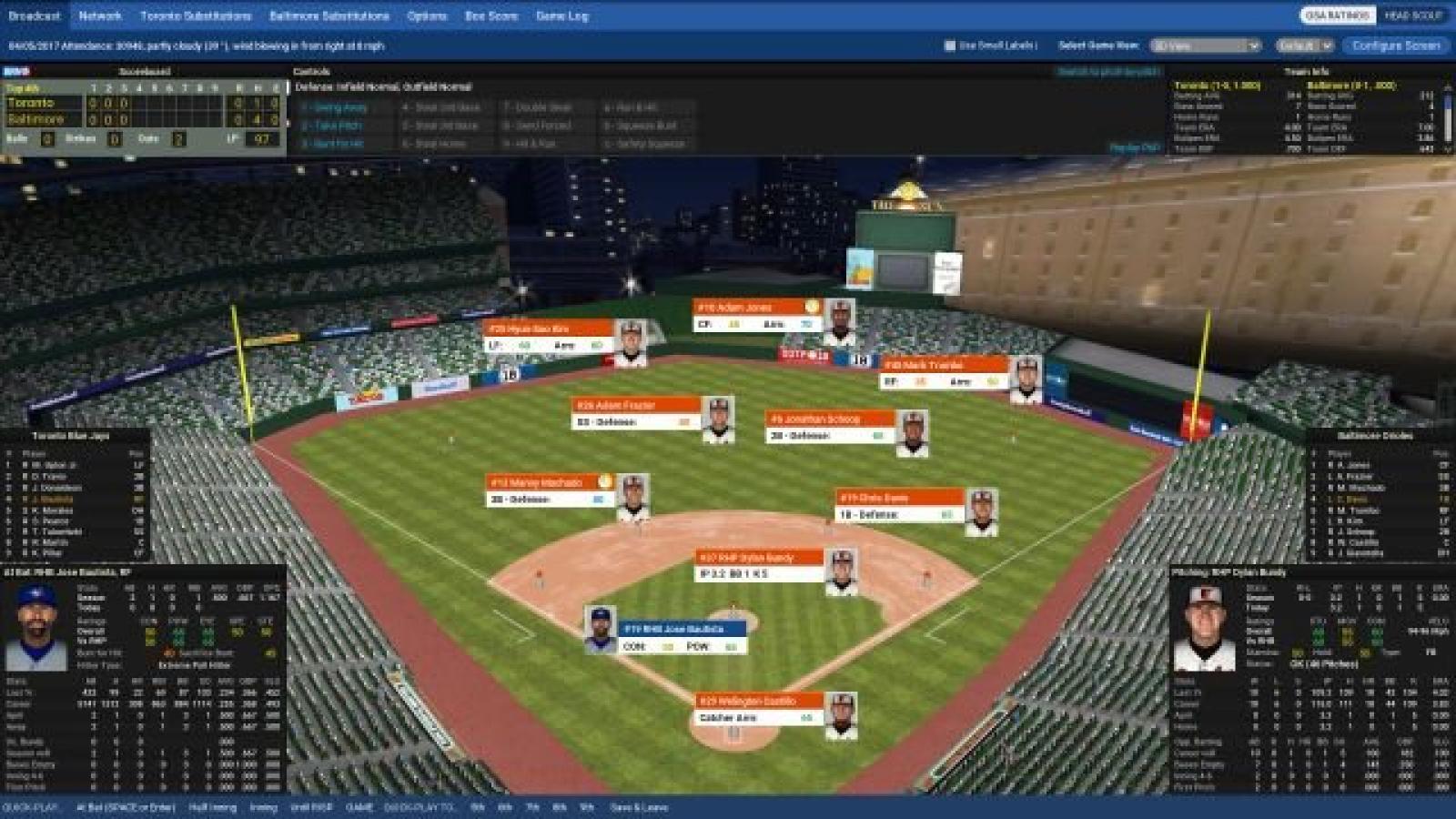Switch ratings to Head Scout
The height and width of the screenshot is (819, 1456).
tap(1413, 15)
